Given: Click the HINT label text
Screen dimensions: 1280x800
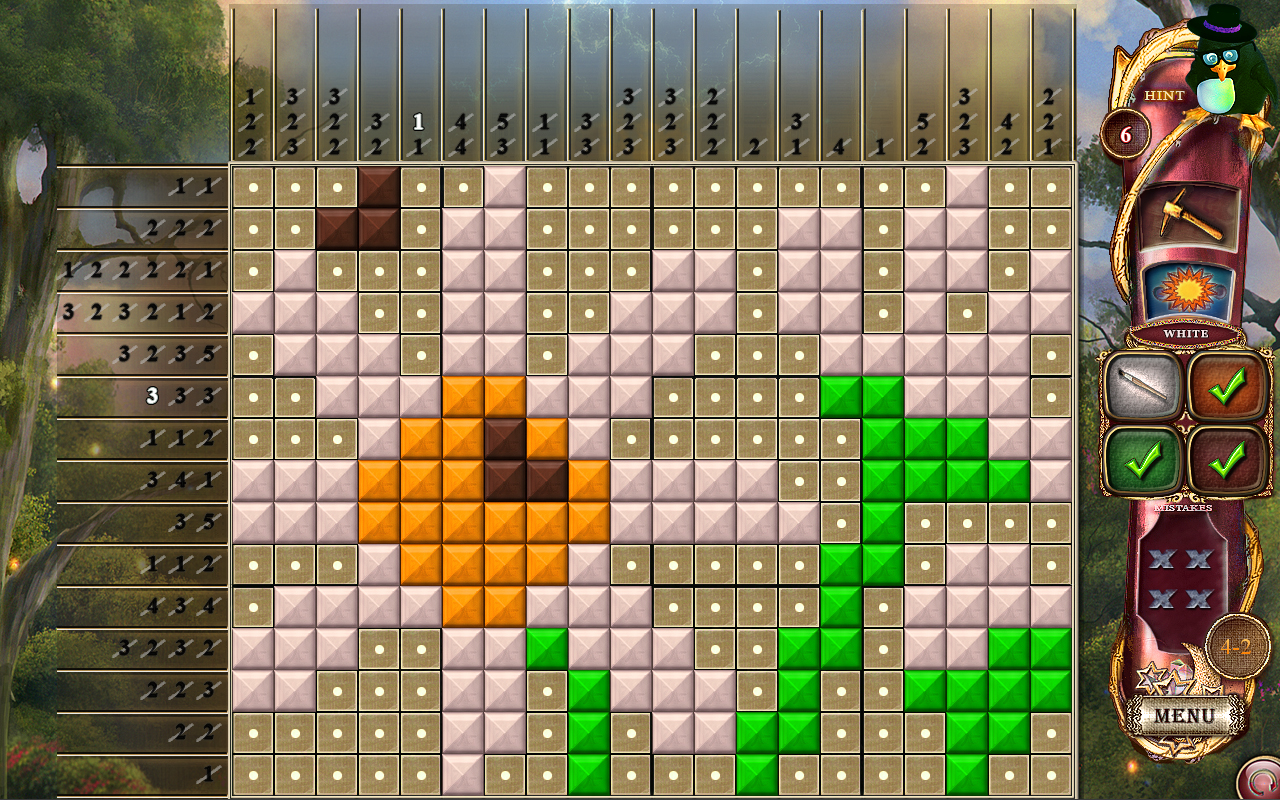Looking at the screenshot, I should pos(1163,97).
